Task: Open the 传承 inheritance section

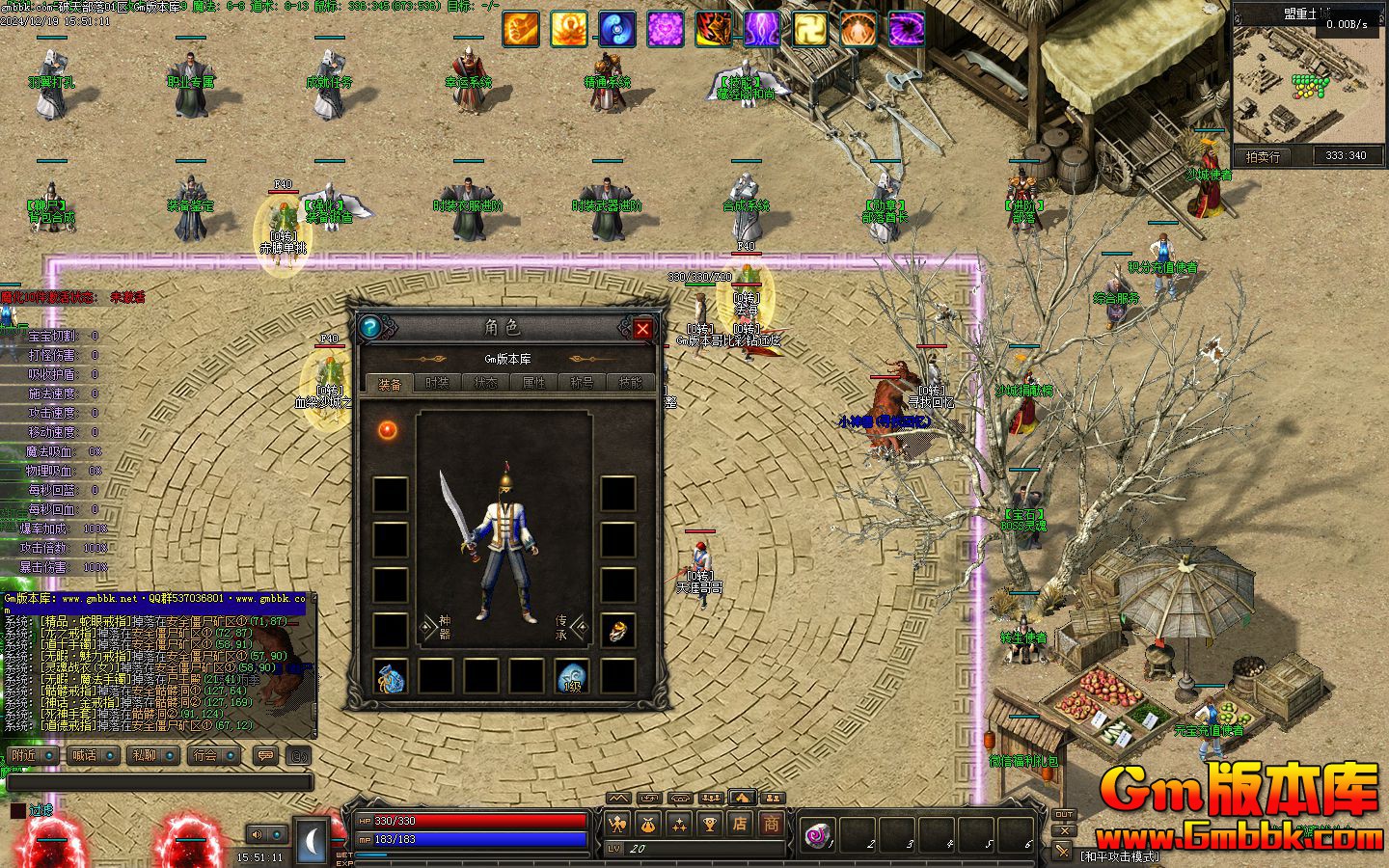Action: coord(569,628)
